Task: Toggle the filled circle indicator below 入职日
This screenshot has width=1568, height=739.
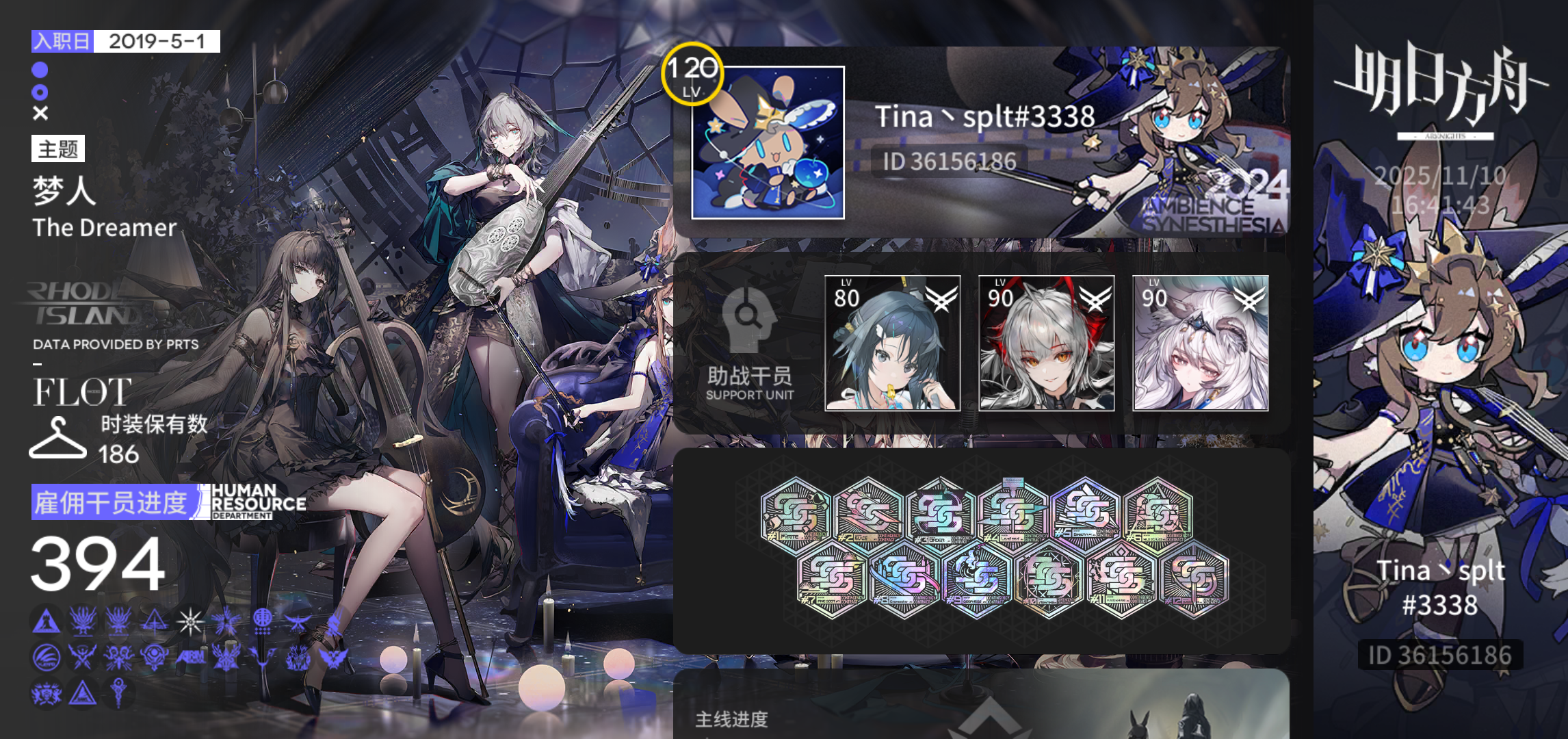Action: coord(40,70)
